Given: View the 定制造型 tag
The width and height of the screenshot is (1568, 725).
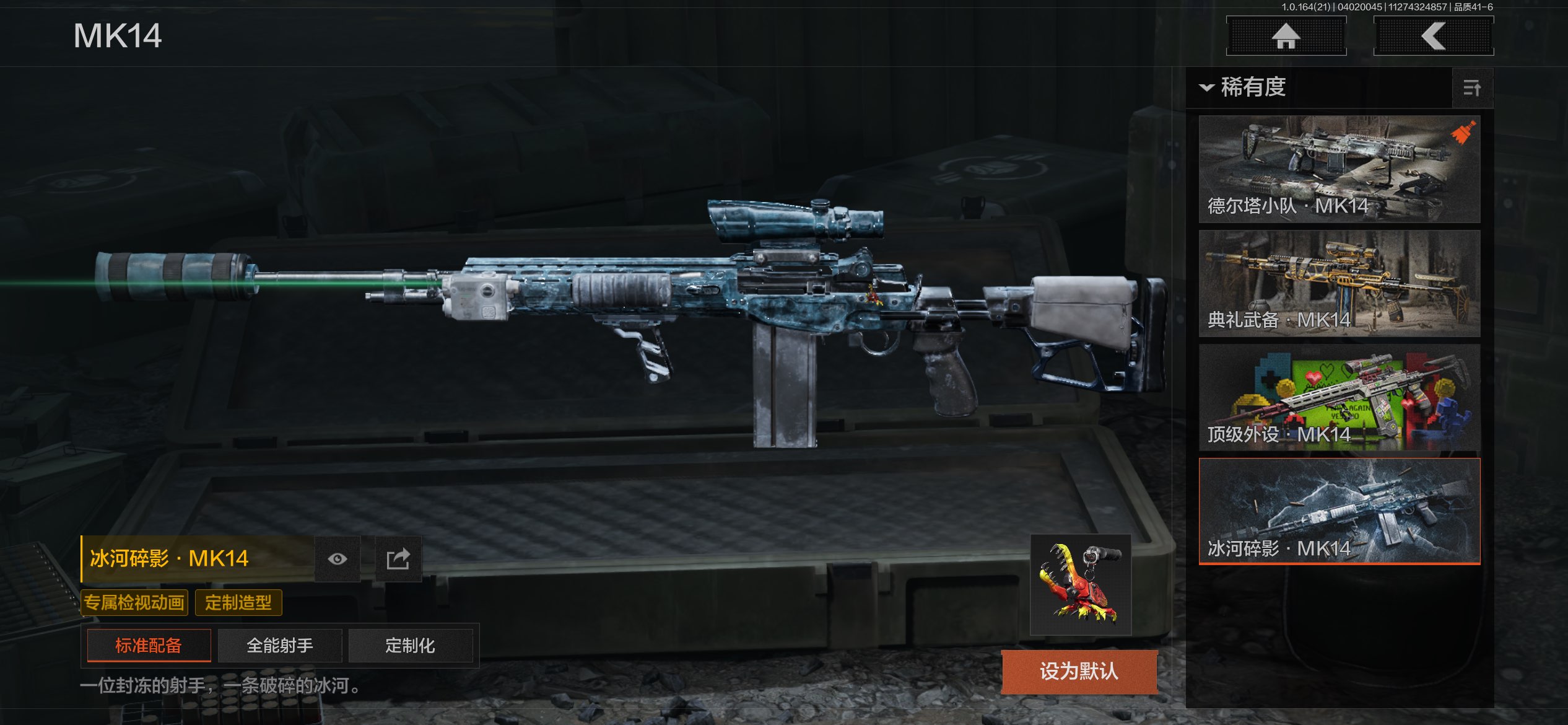Looking at the screenshot, I should [x=238, y=602].
